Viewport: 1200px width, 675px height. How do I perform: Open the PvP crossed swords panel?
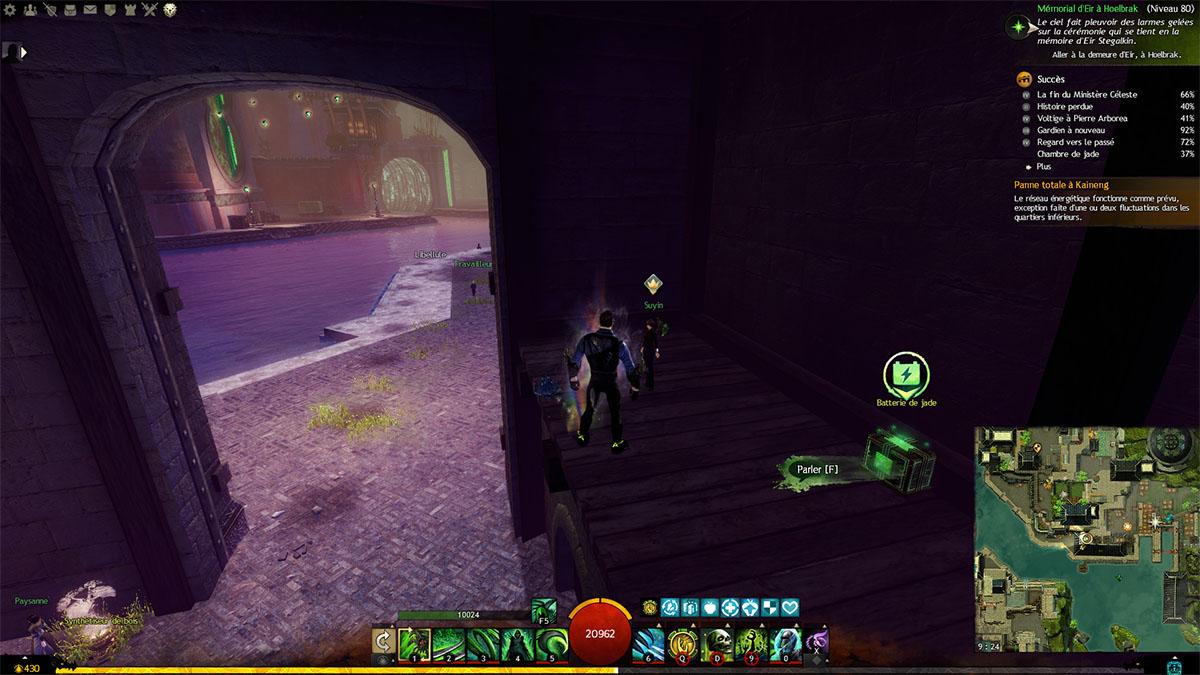pyautogui.click(x=150, y=10)
